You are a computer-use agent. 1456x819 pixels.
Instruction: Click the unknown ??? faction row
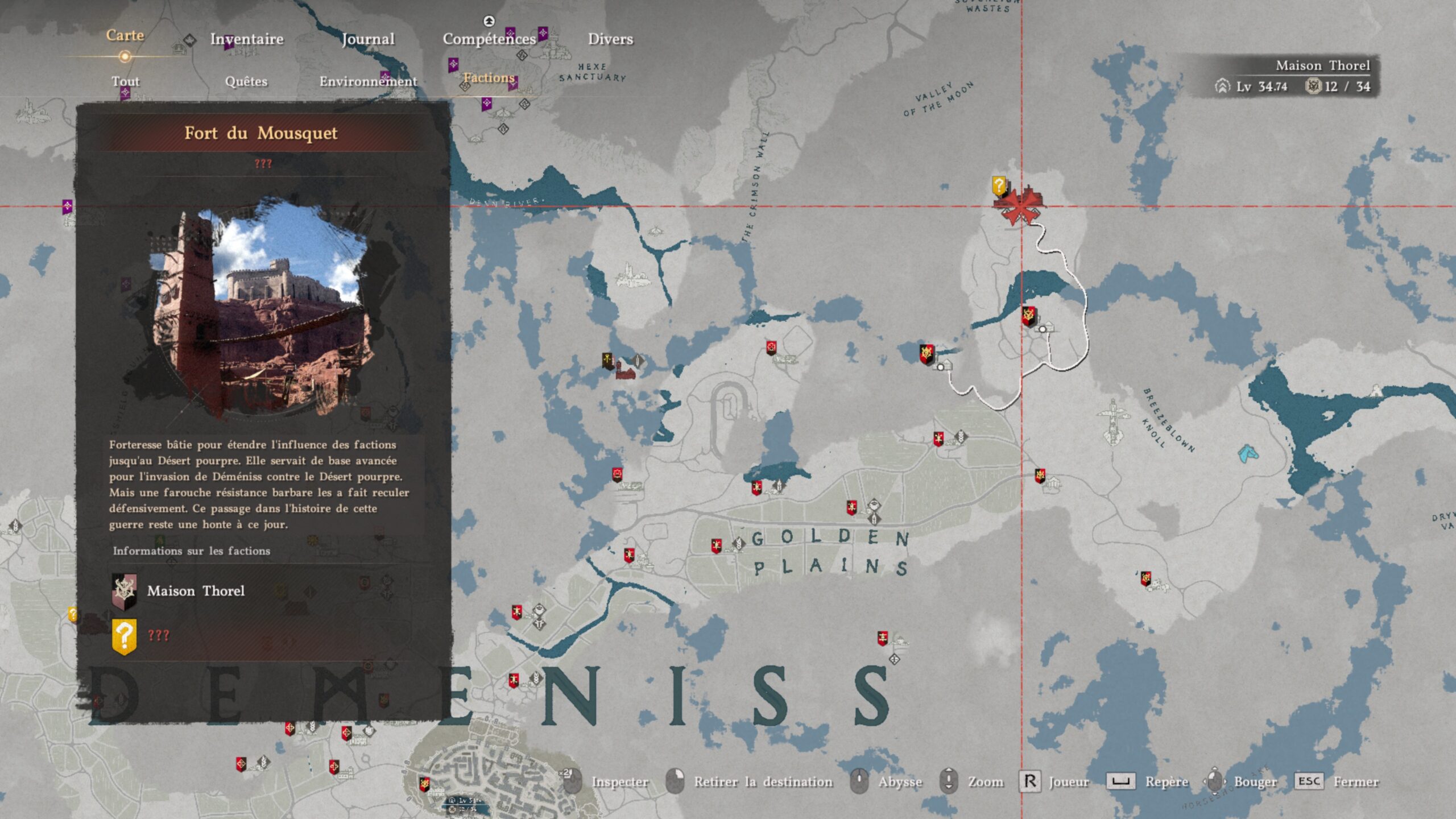point(158,635)
